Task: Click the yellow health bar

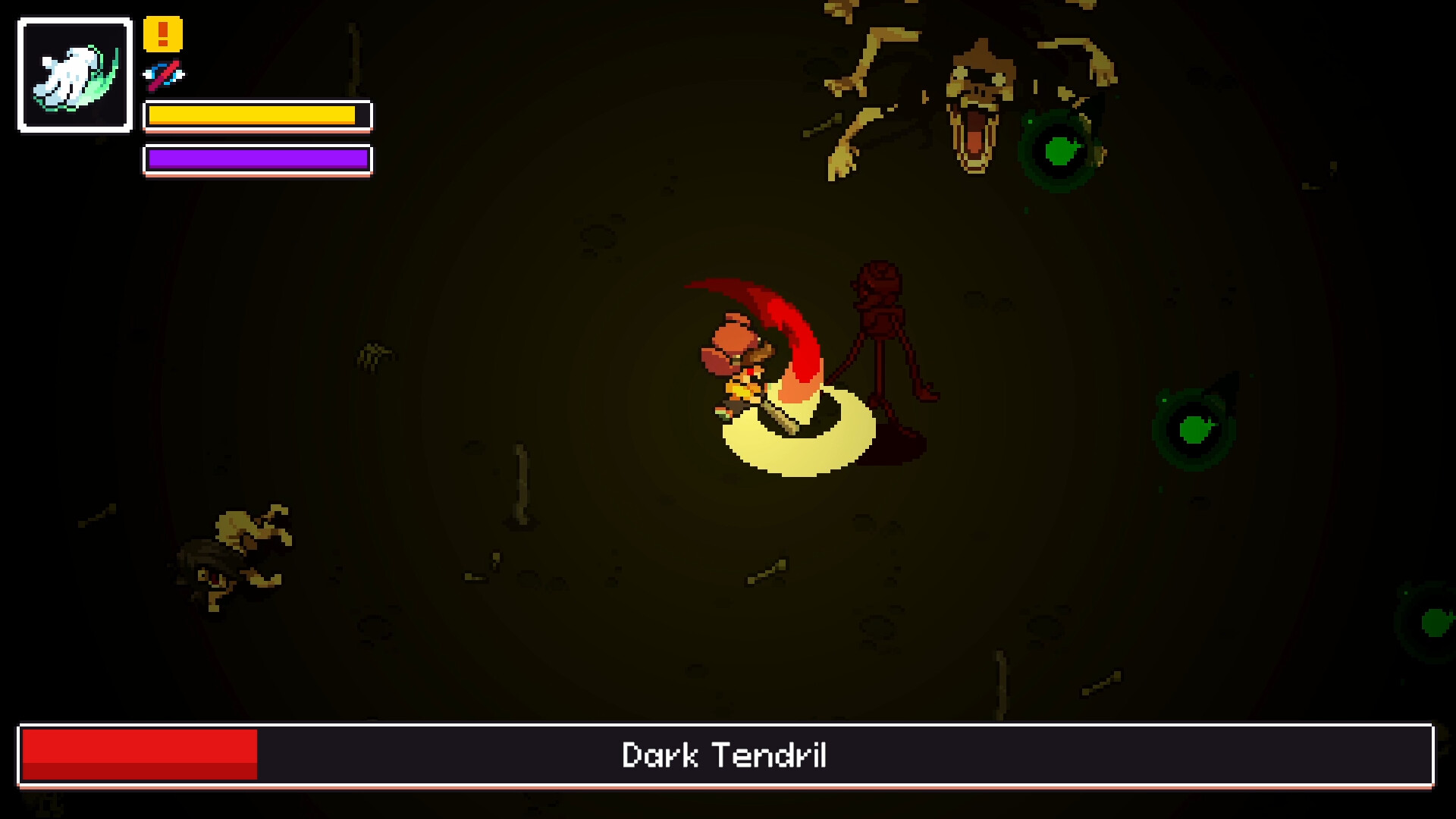Action: click(250, 115)
